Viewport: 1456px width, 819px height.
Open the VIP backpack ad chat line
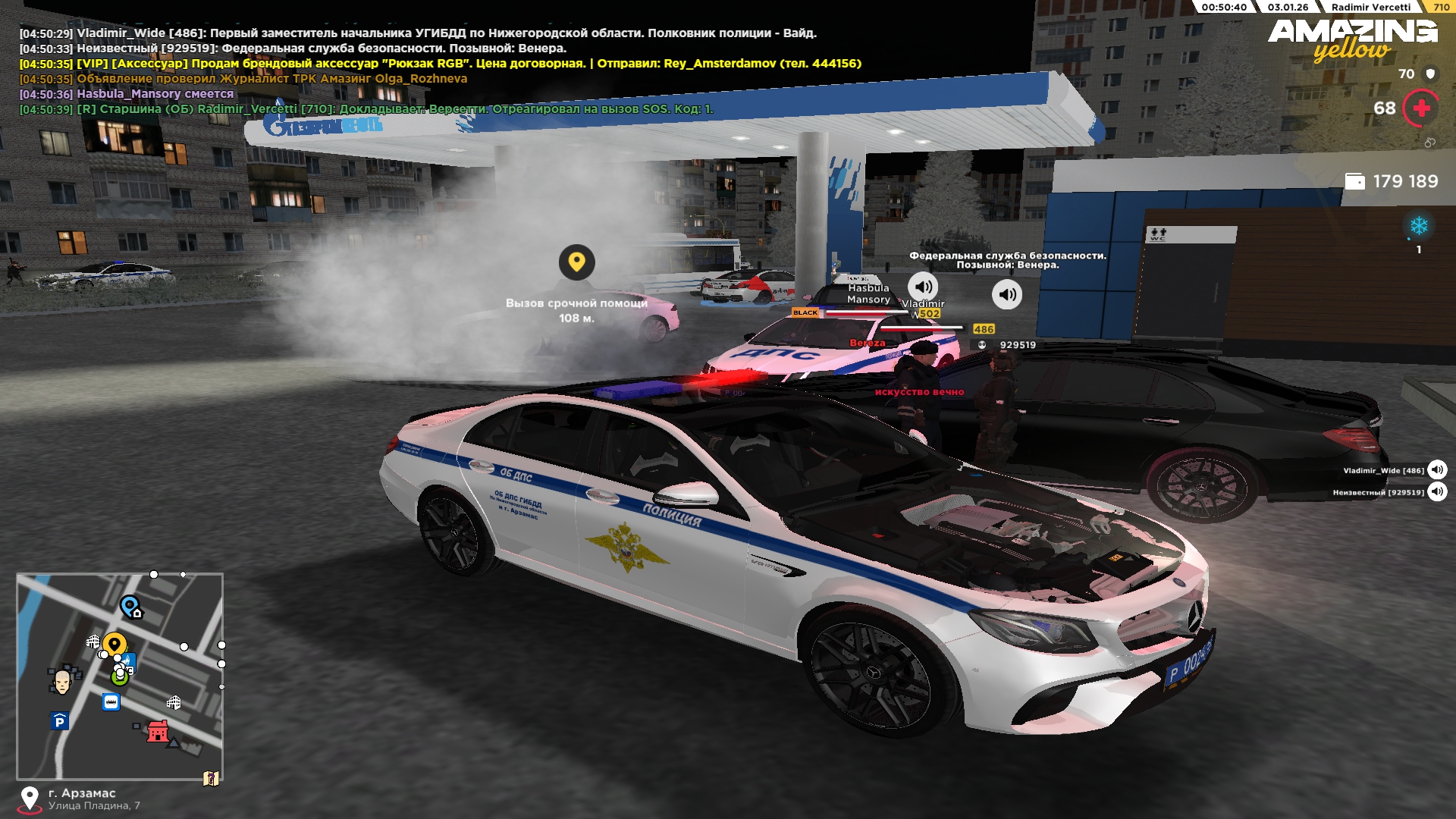[440, 64]
